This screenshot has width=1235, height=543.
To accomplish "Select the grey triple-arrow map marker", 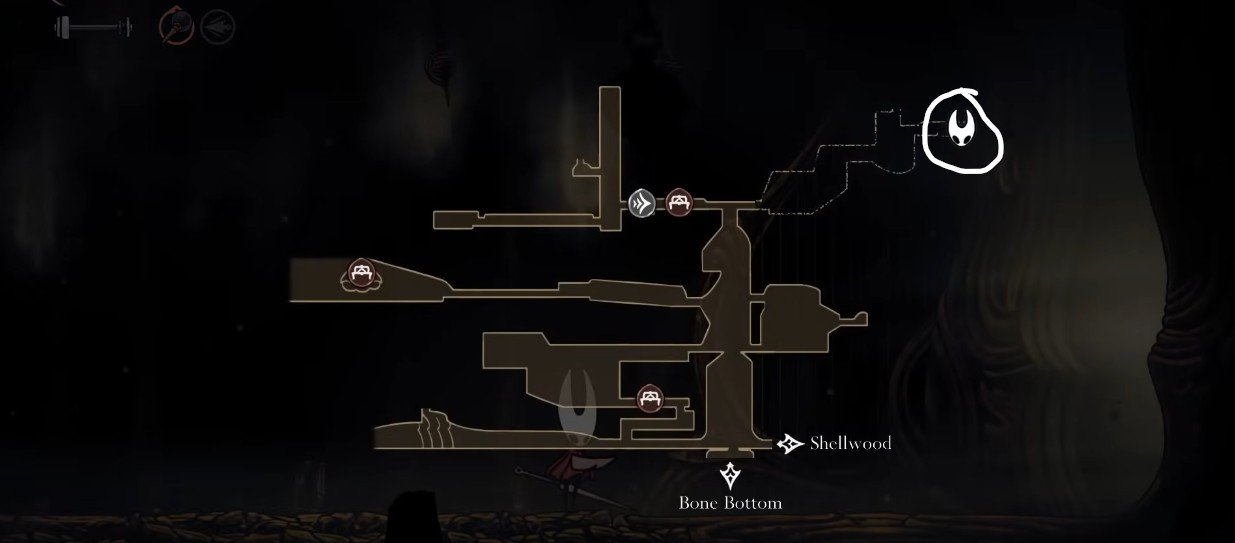I will [x=642, y=204].
